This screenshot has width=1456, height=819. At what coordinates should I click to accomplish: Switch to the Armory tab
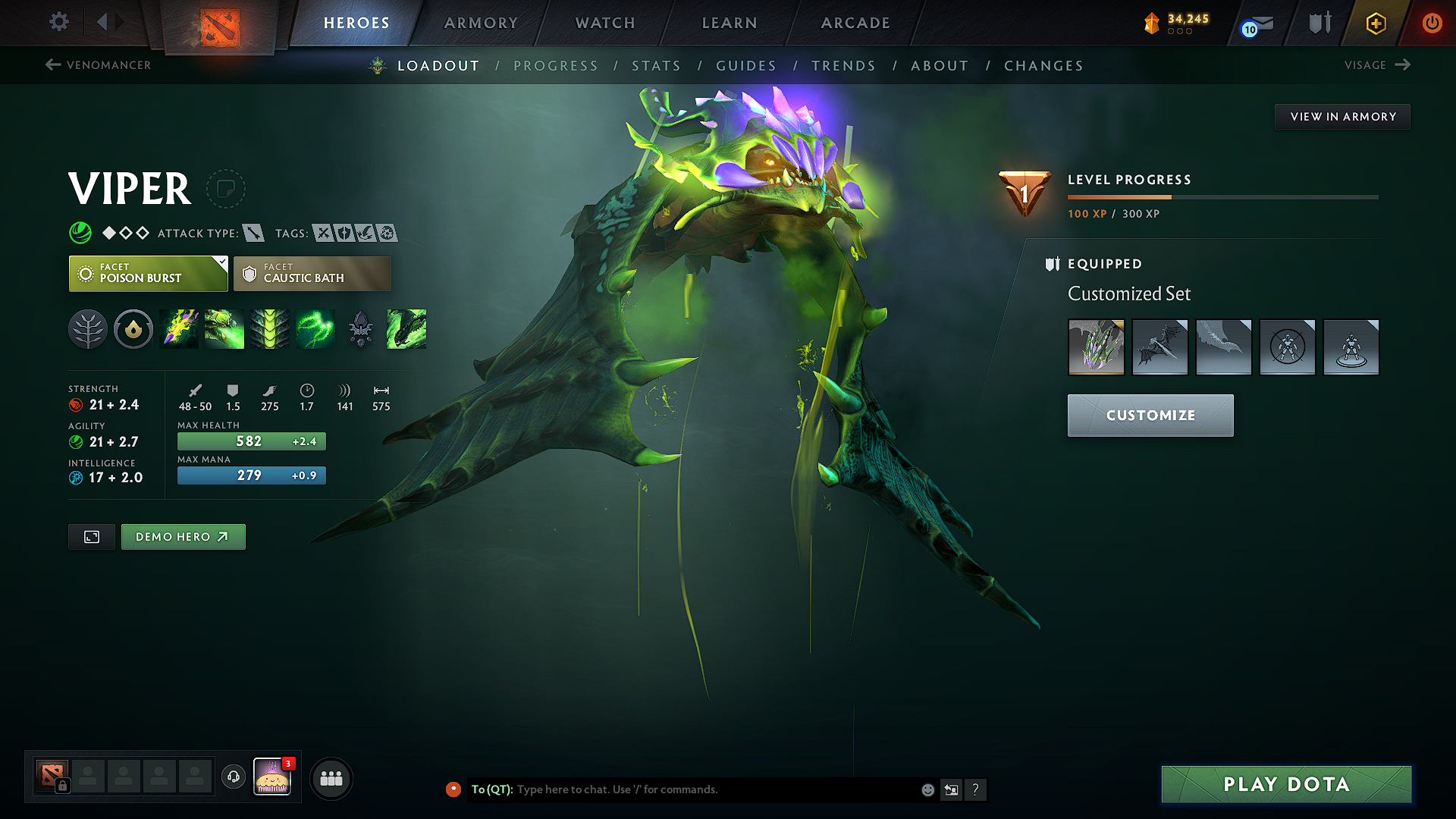point(481,23)
